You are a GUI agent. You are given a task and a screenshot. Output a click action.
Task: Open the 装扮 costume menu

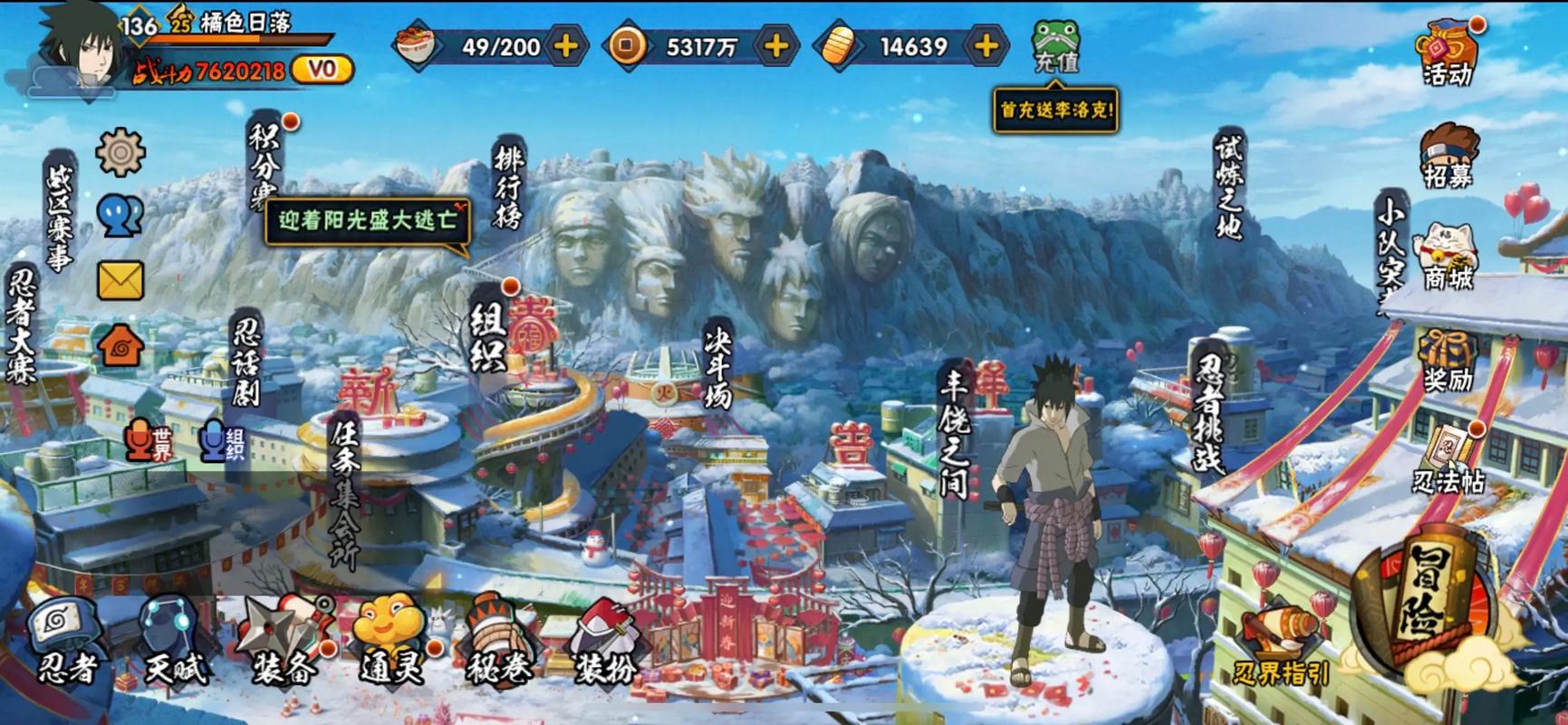(604, 641)
